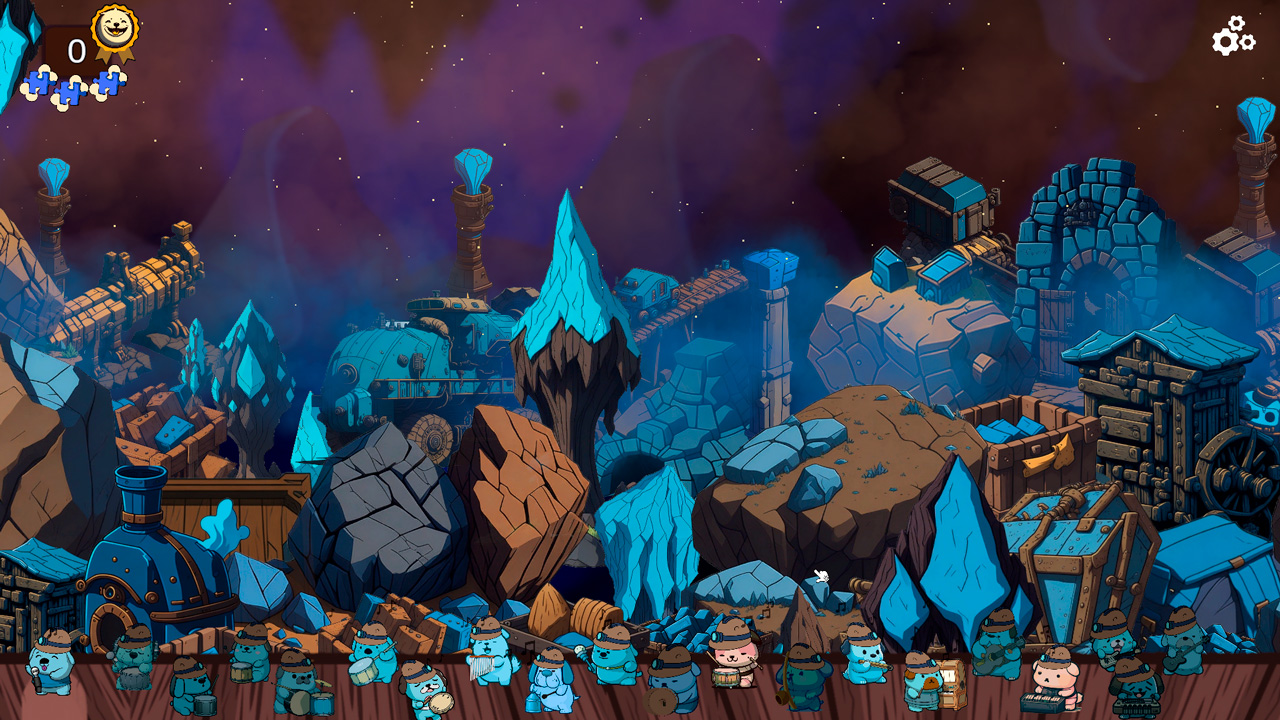Click the smiling lion medal badge
The width and height of the screenshot is (1280, 720).
coord(112,30)
